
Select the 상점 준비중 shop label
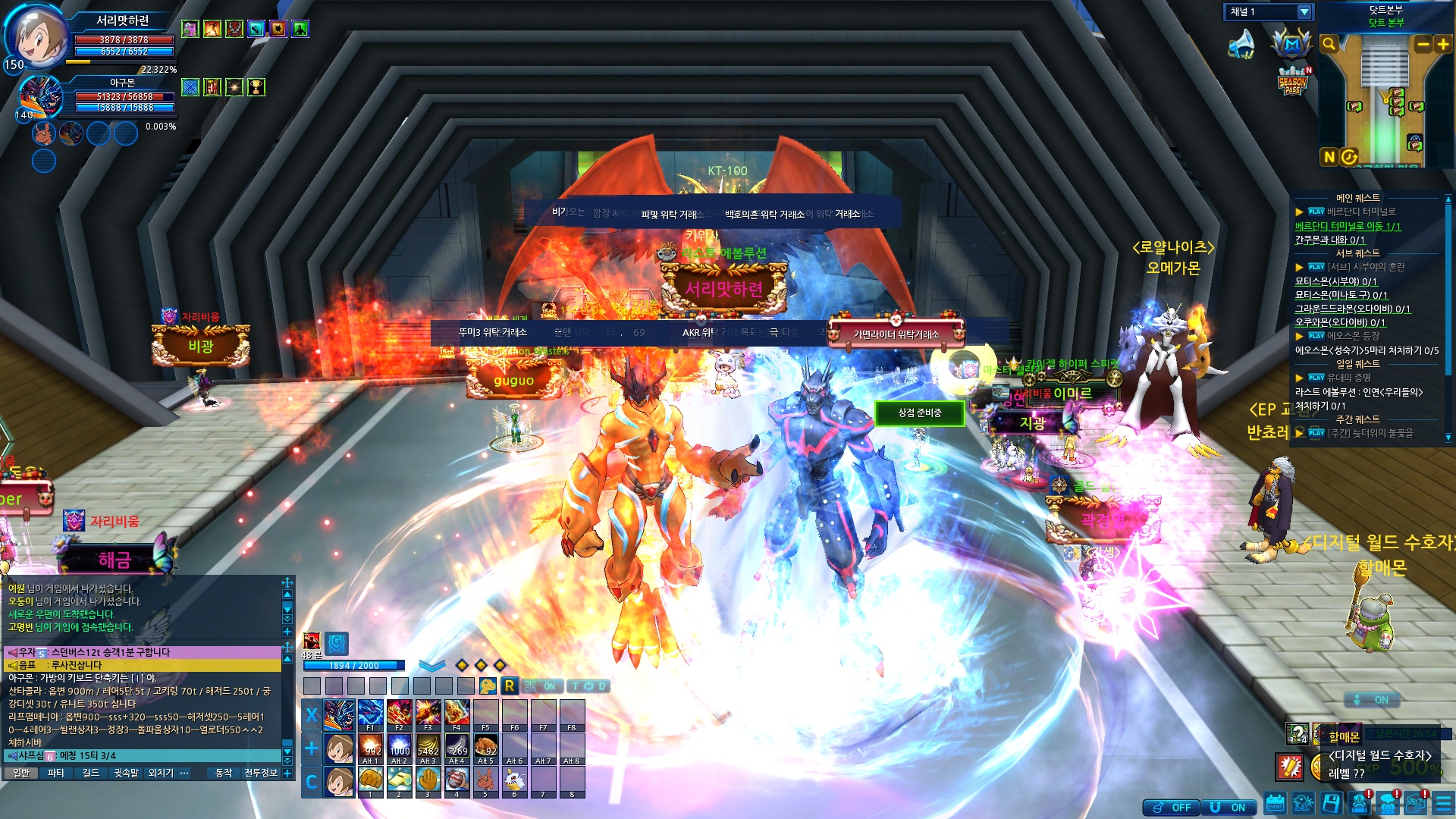920,413
